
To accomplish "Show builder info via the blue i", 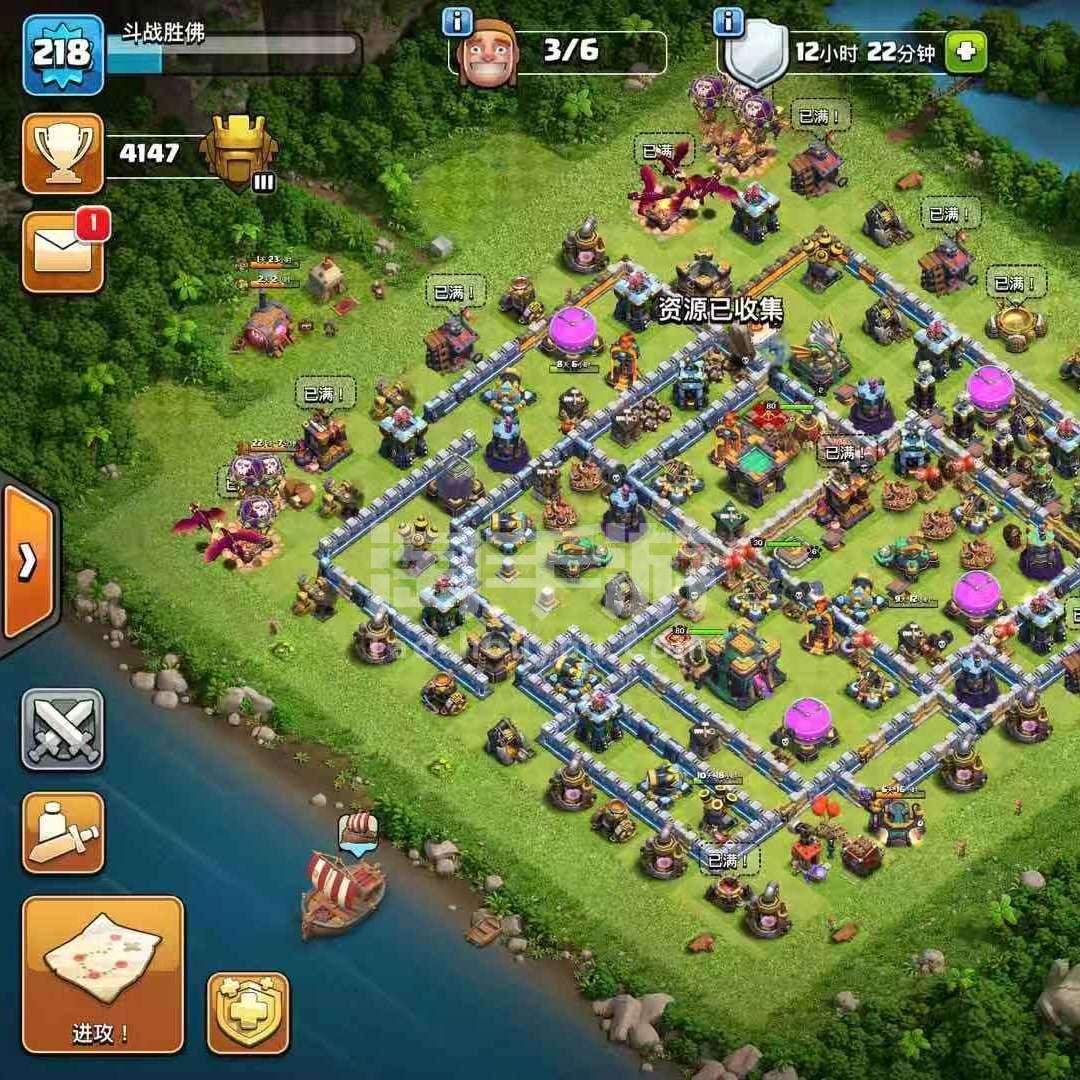I will pyautogui.click(x=457, y=20).
